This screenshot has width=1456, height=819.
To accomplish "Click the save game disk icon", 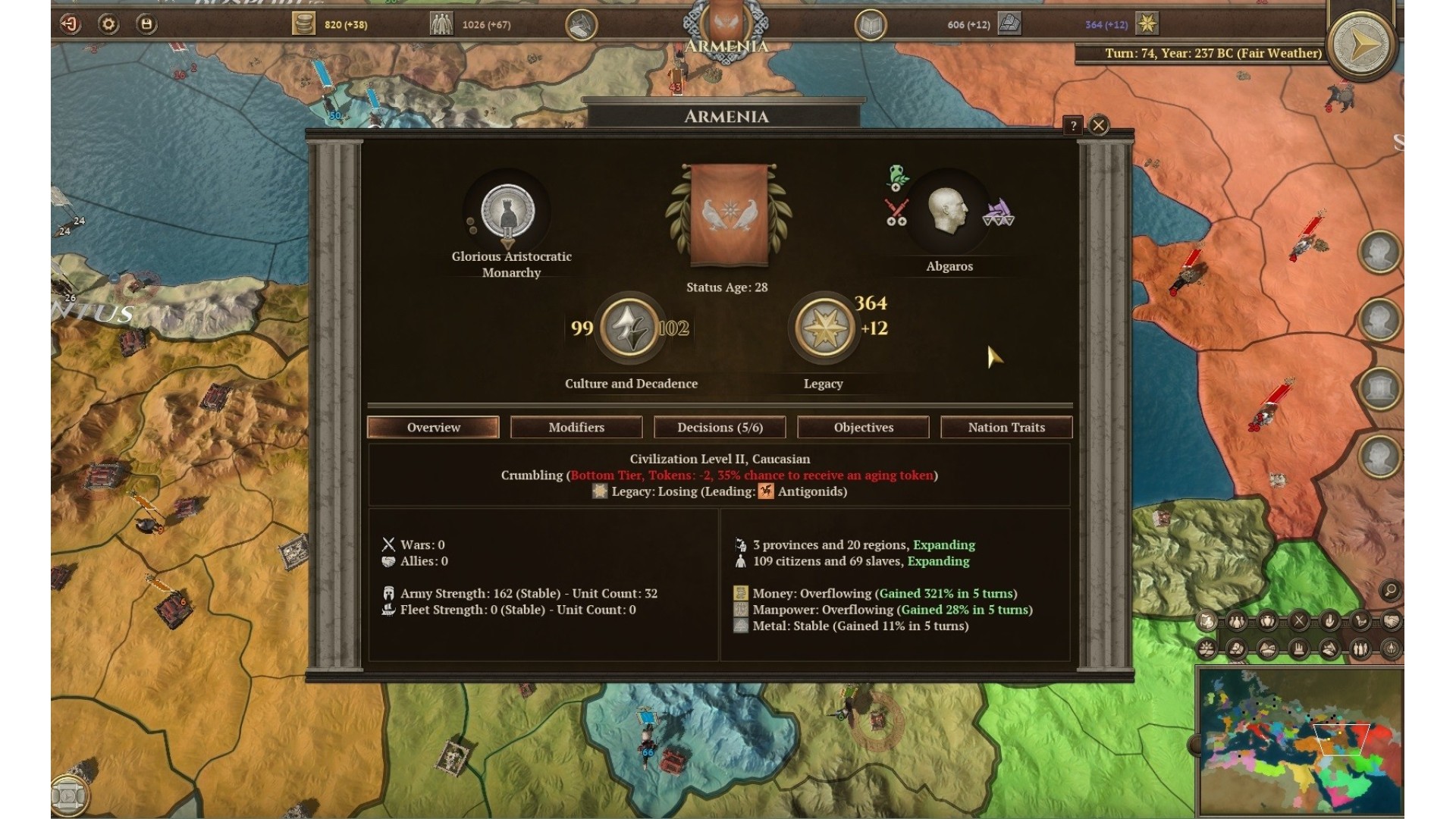I will pyautogui.click(x=146, y=24).
